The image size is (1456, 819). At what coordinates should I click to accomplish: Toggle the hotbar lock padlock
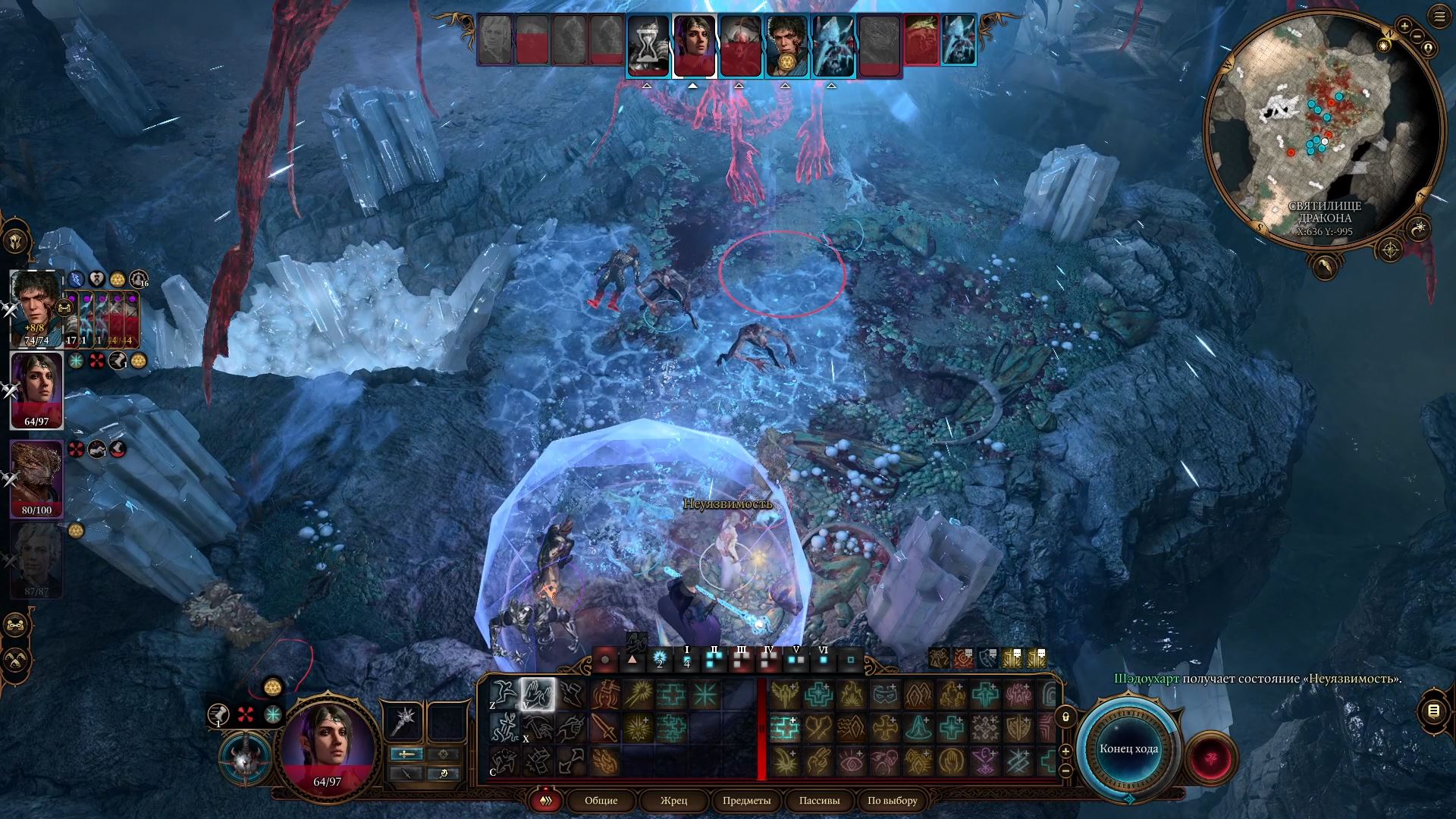coord(1065,716)
